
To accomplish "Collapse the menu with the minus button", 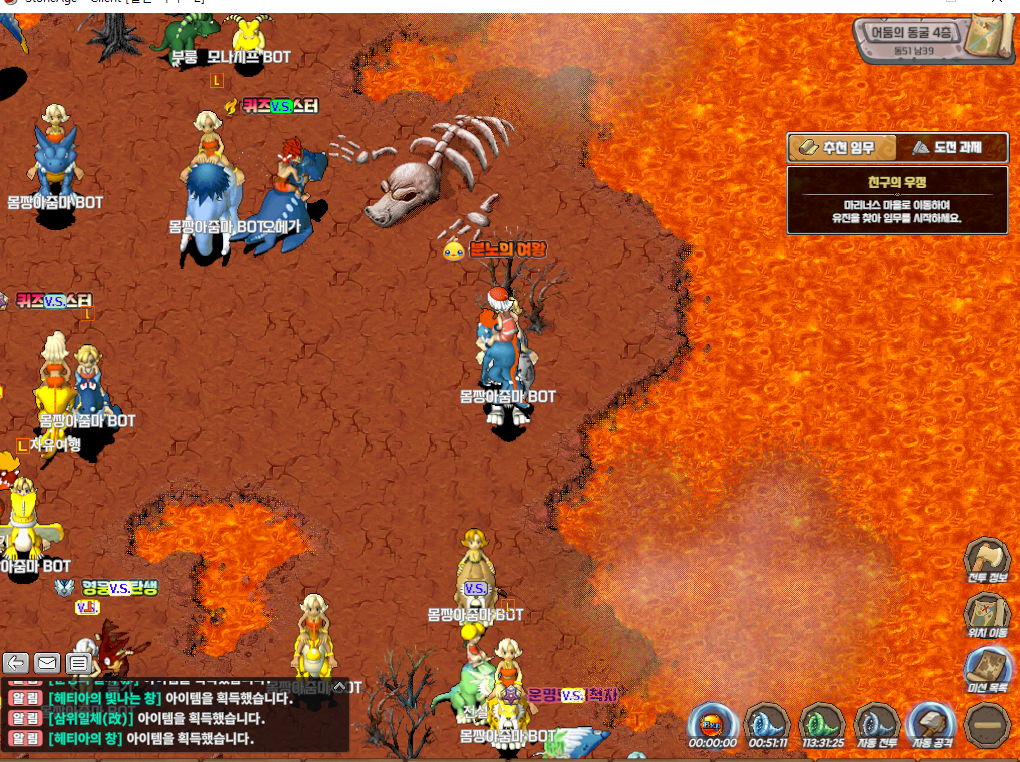I will click(x=987, y=724).
